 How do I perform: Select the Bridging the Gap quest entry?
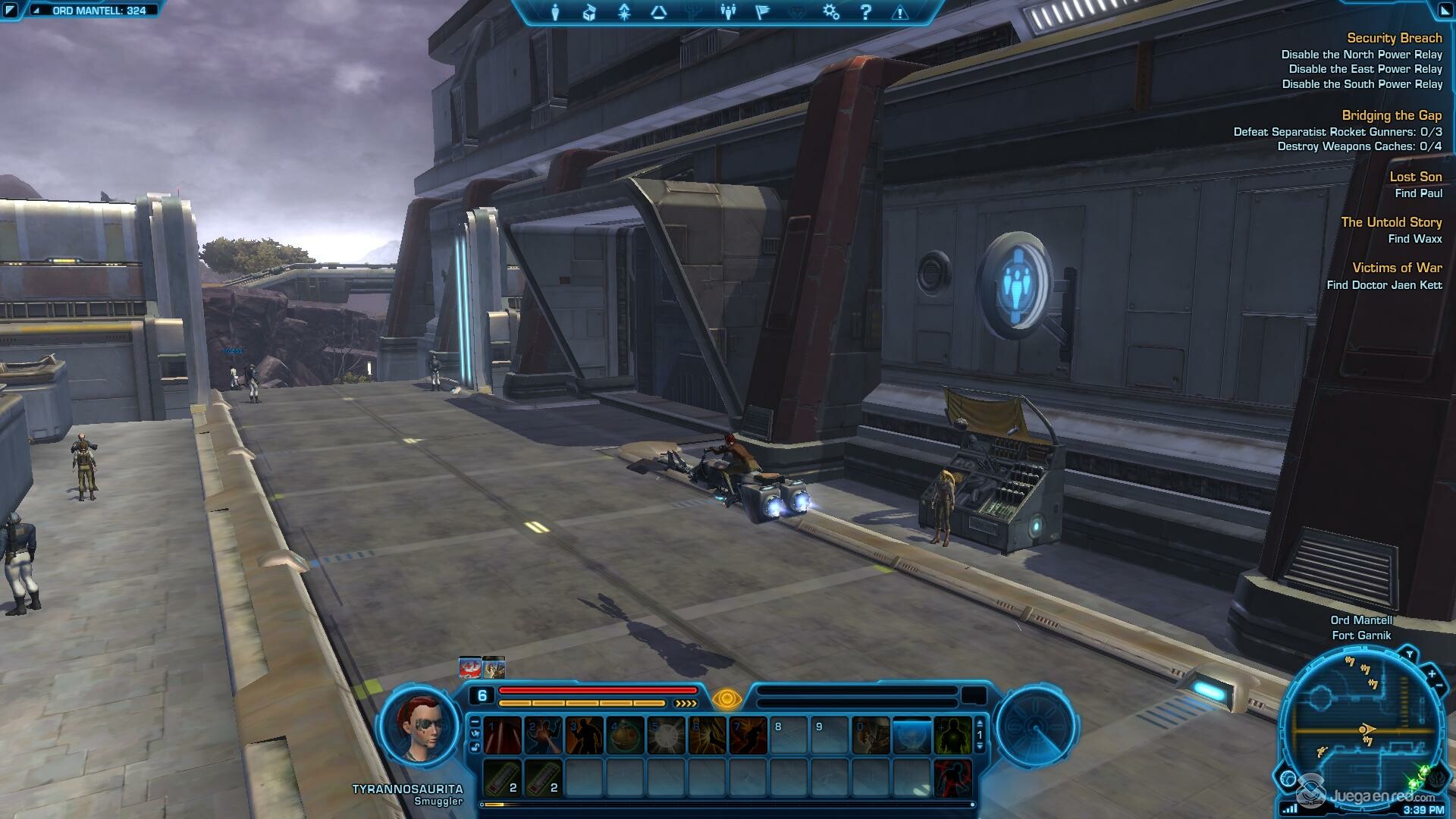click(1392, 115)
